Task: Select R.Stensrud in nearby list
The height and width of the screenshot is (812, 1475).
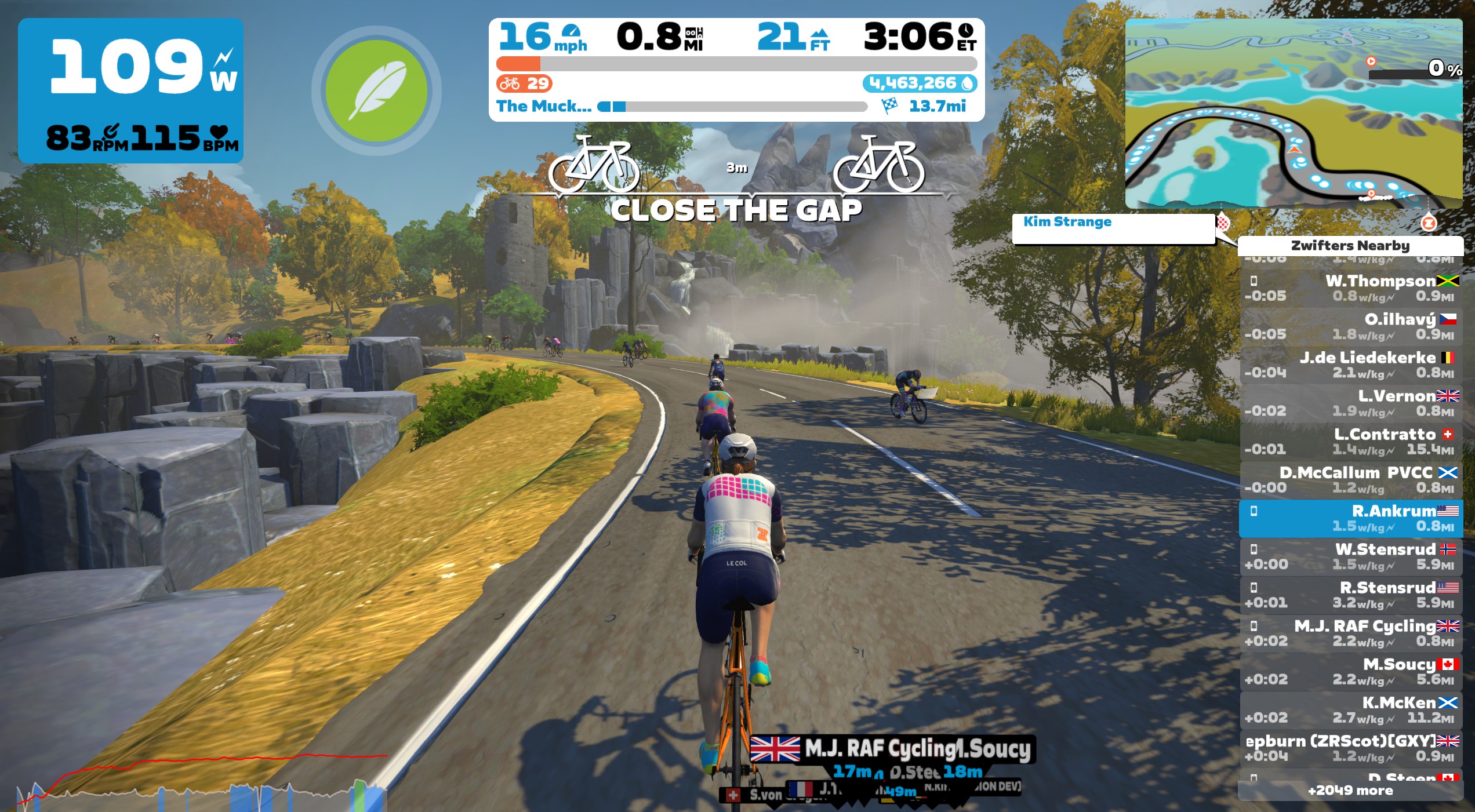Action: point(1351,595)
